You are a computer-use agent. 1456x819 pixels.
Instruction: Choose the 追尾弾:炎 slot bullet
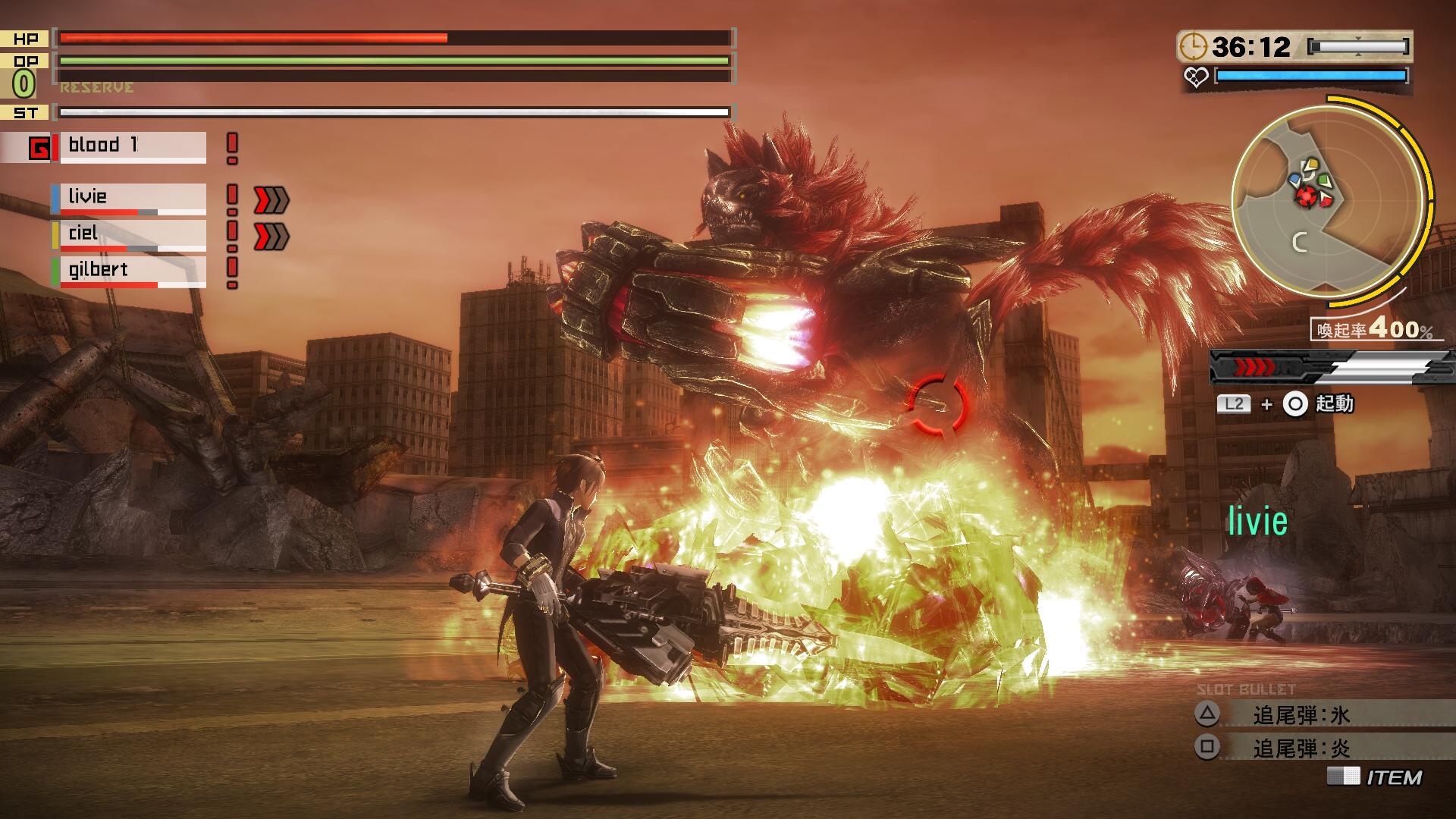(x=1301, y=748)
